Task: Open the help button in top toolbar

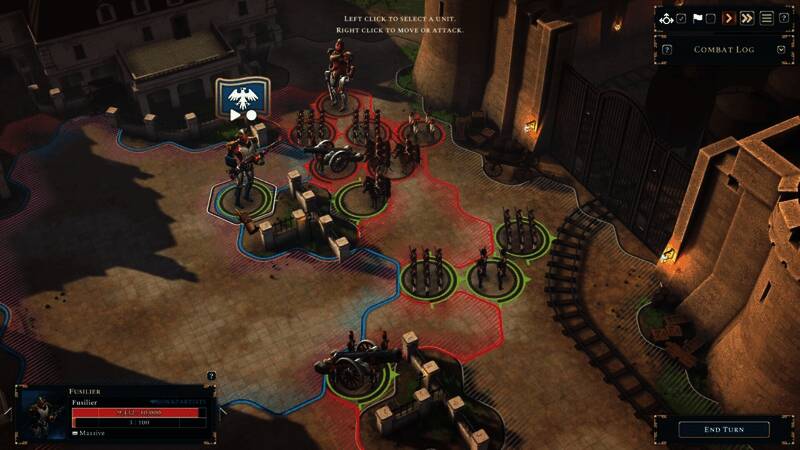Action: [784, 18]
